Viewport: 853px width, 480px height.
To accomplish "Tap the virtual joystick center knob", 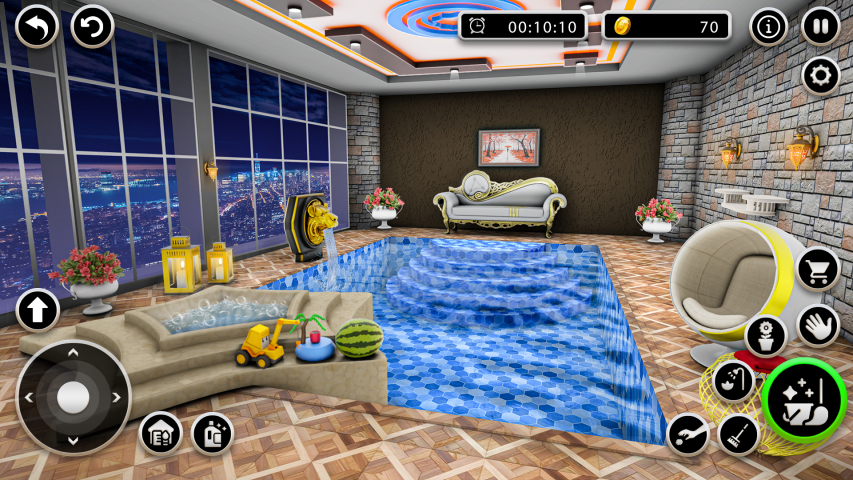I will [73, 397].
